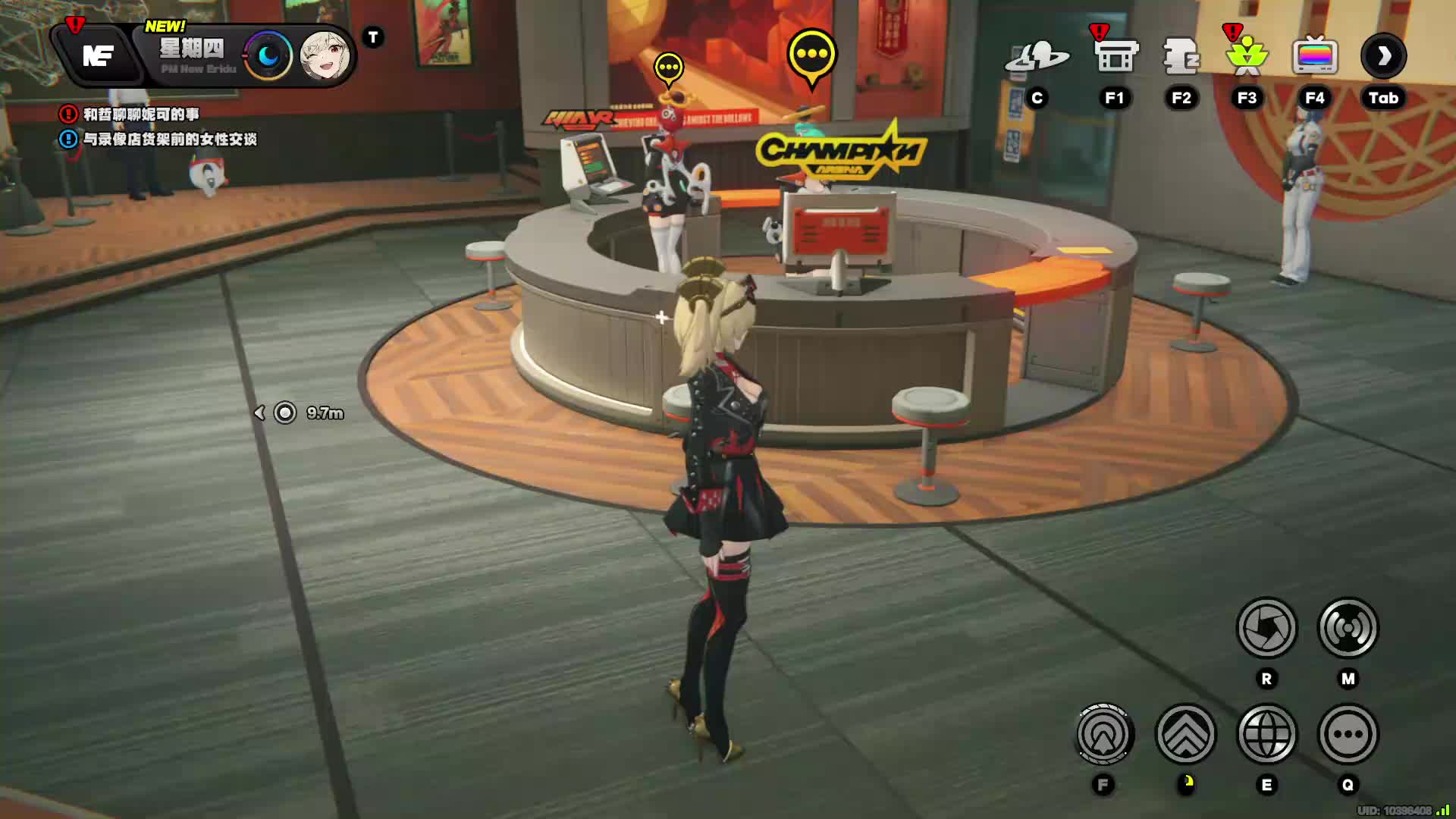Open the shop storefront icon
1456x819 pixels.
1116,58
